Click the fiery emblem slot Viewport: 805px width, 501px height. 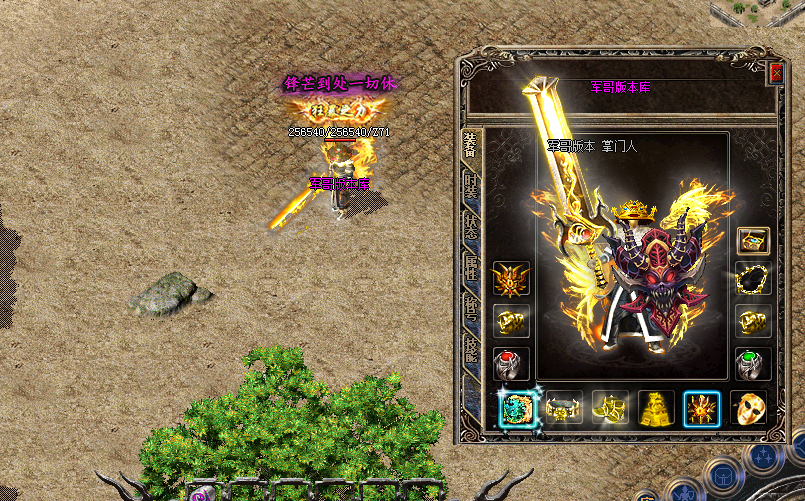[x=702, y=408]
